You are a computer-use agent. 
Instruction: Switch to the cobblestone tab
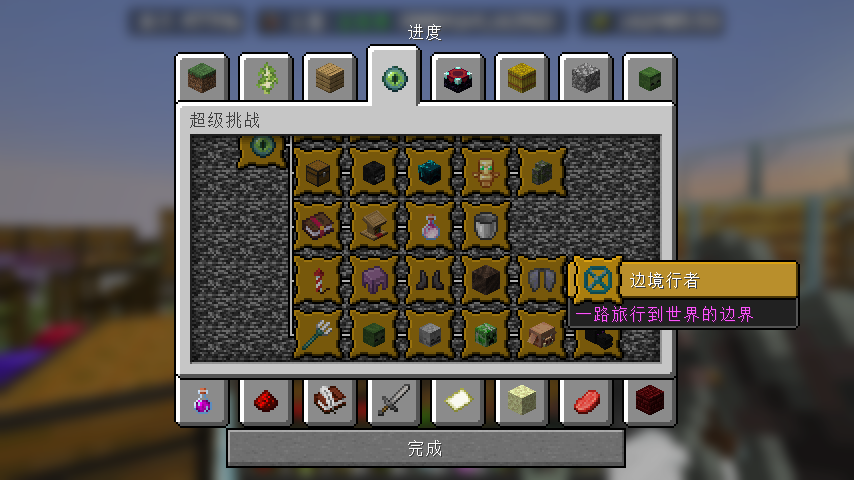(x=586, y=78)
